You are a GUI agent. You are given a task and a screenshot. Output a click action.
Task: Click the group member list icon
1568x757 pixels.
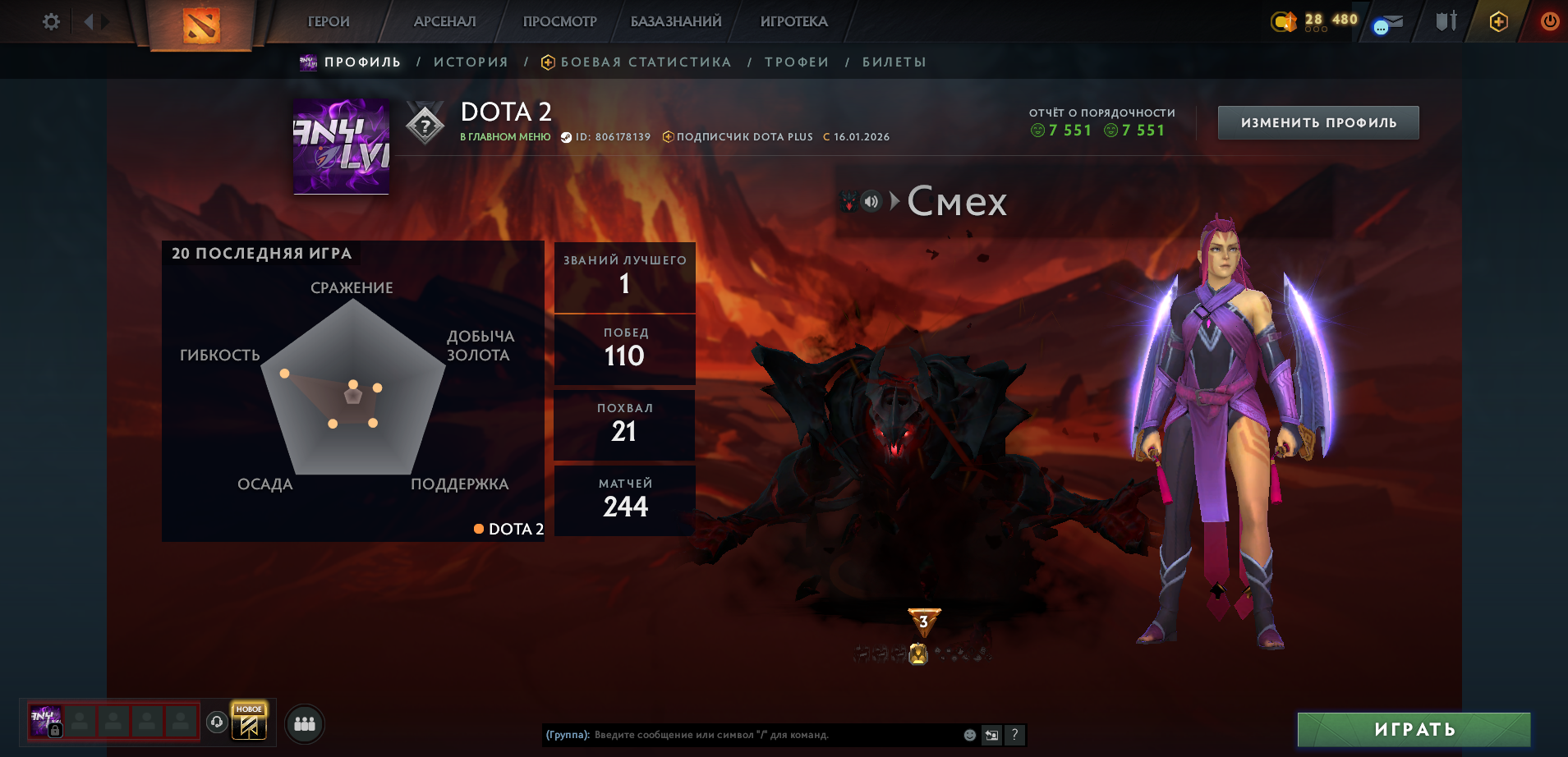[x=303, y=723]
